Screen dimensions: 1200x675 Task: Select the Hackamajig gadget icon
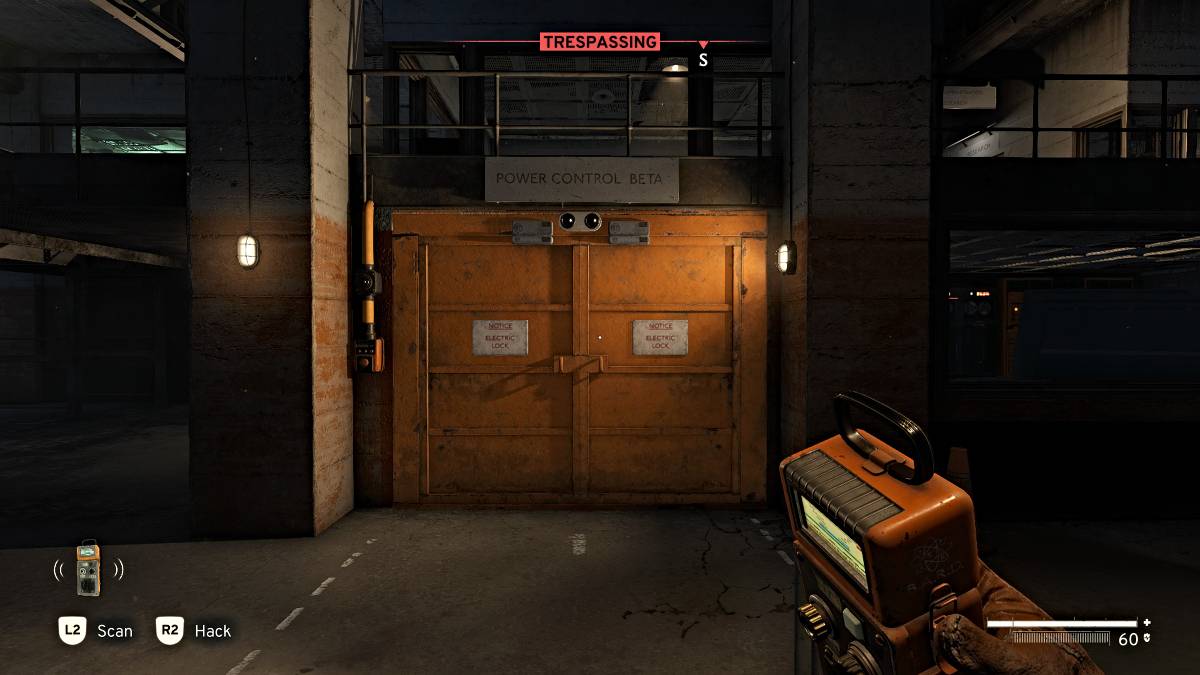coord(89,569)
